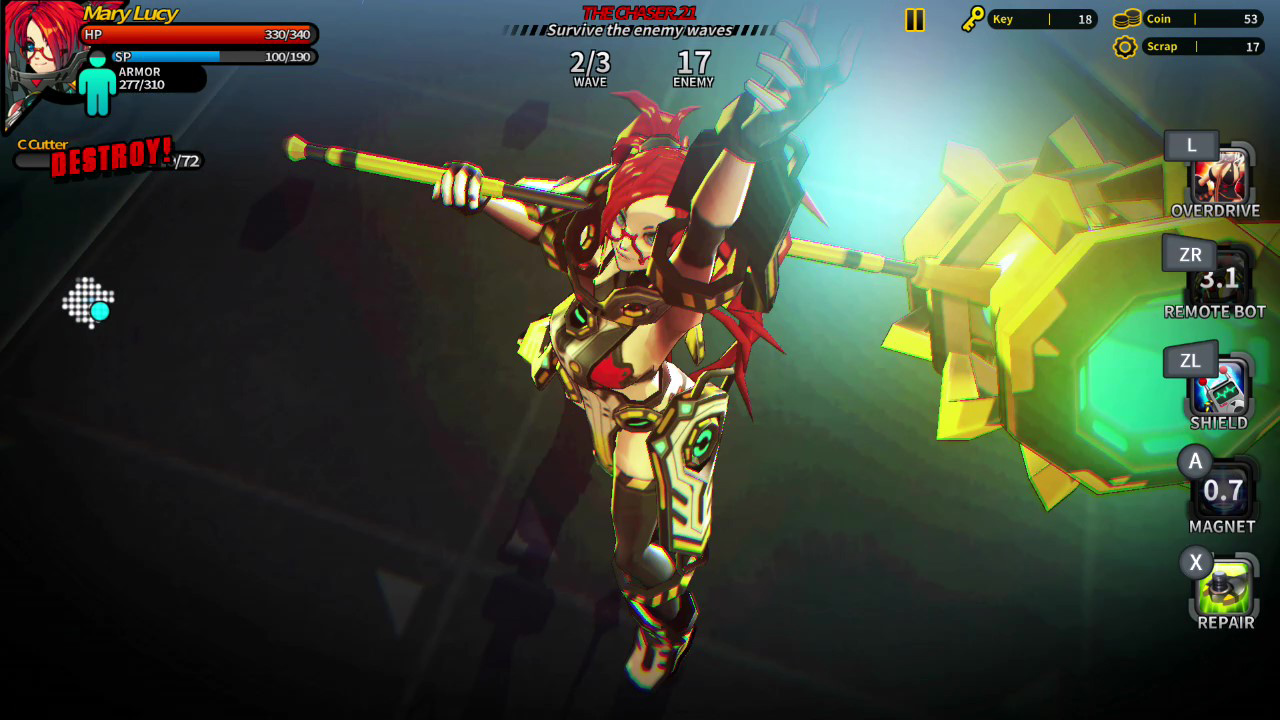Click the SP bar
The height and width of the screenshot is (720, 1280).
tap(210, 57)
